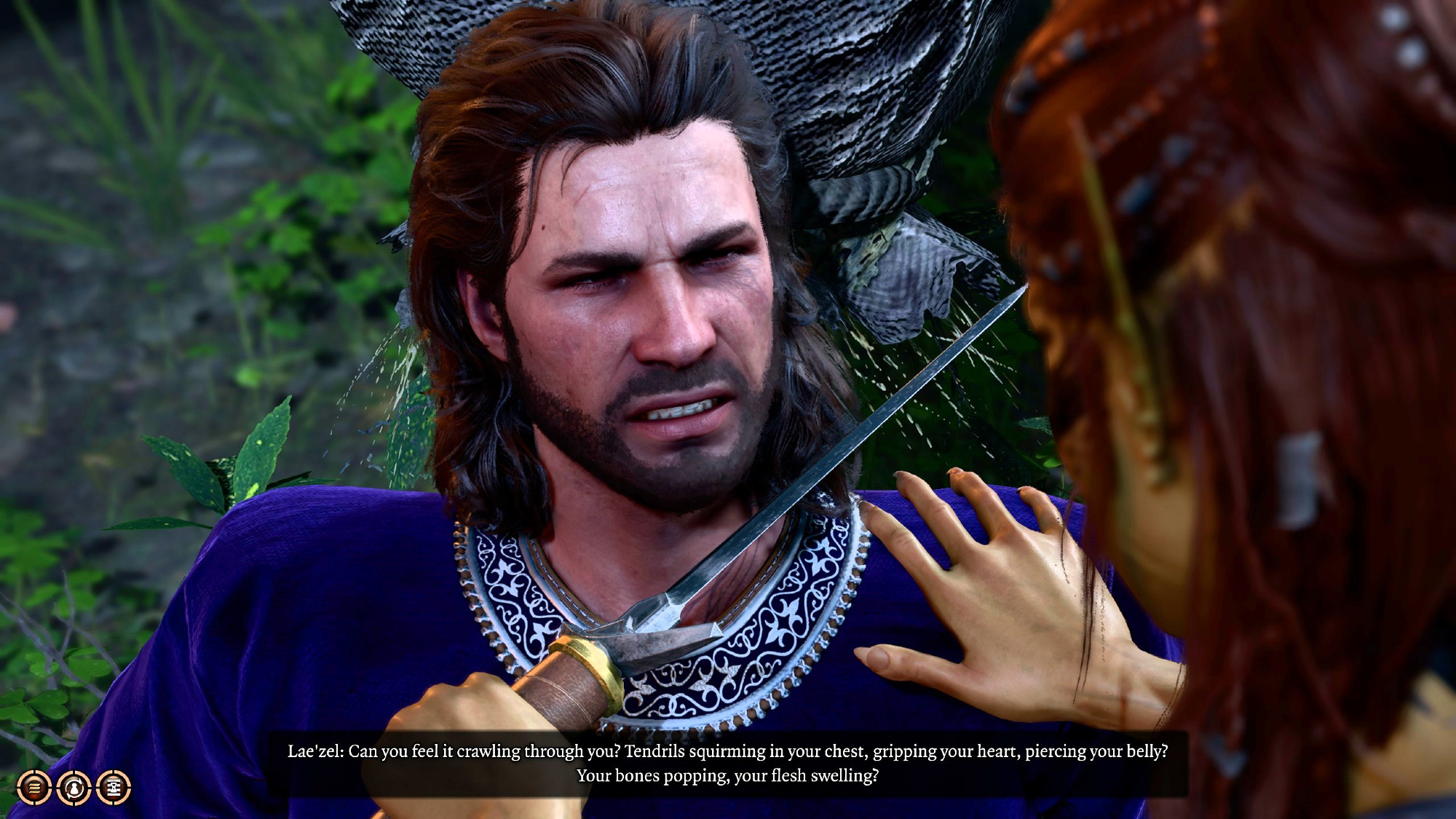Image resolution: width=1456 pixels, height=819 pixels.
Task: Open the dialogue history hourglass icon
Action: (x=114, y=787)
